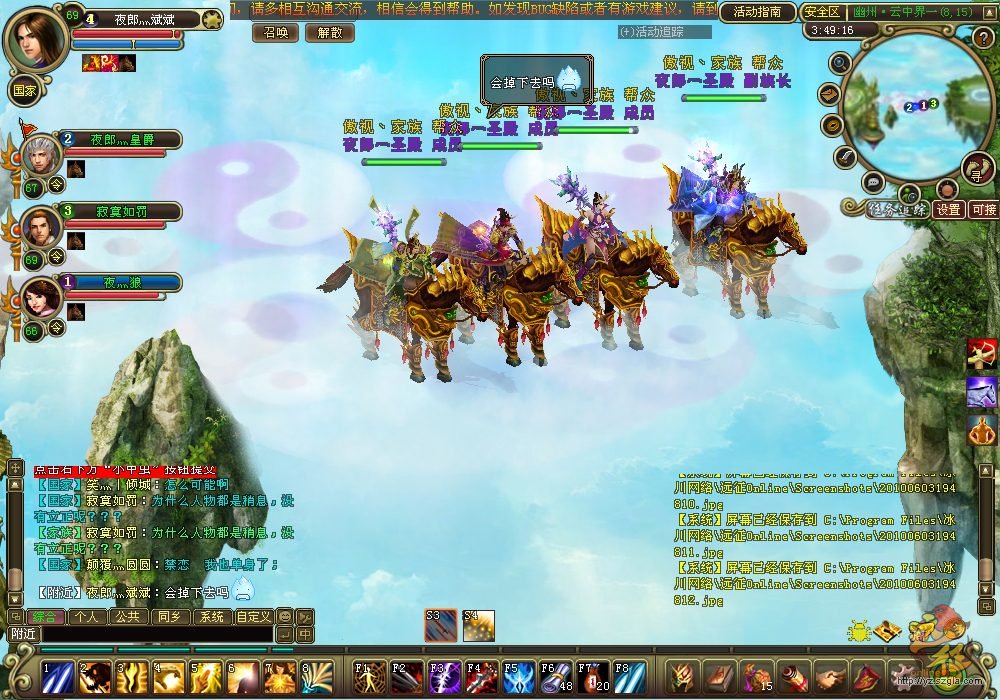Switch to the 系统 chat tab
This screenshot has height=700, width=1000.
point(211,617)
